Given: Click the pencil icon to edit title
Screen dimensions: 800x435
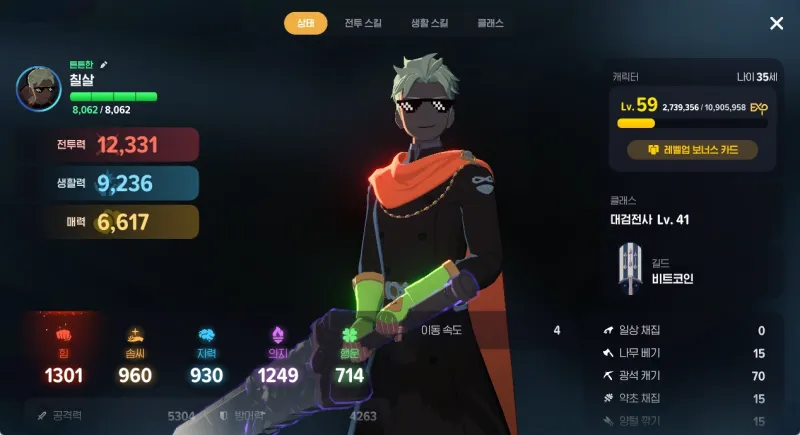Looking at the screenshot, I should (x=104, y=64).
